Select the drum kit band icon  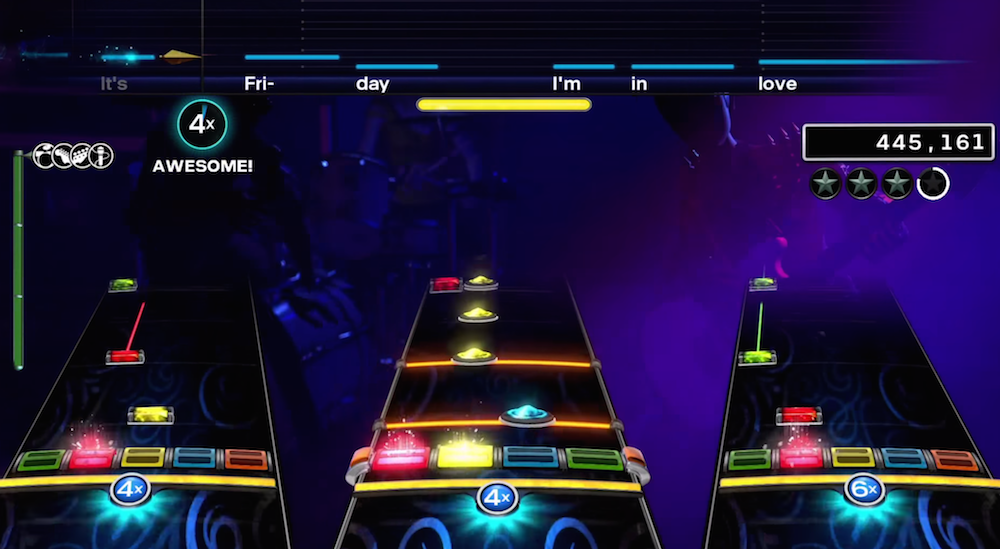click(45, 155)
